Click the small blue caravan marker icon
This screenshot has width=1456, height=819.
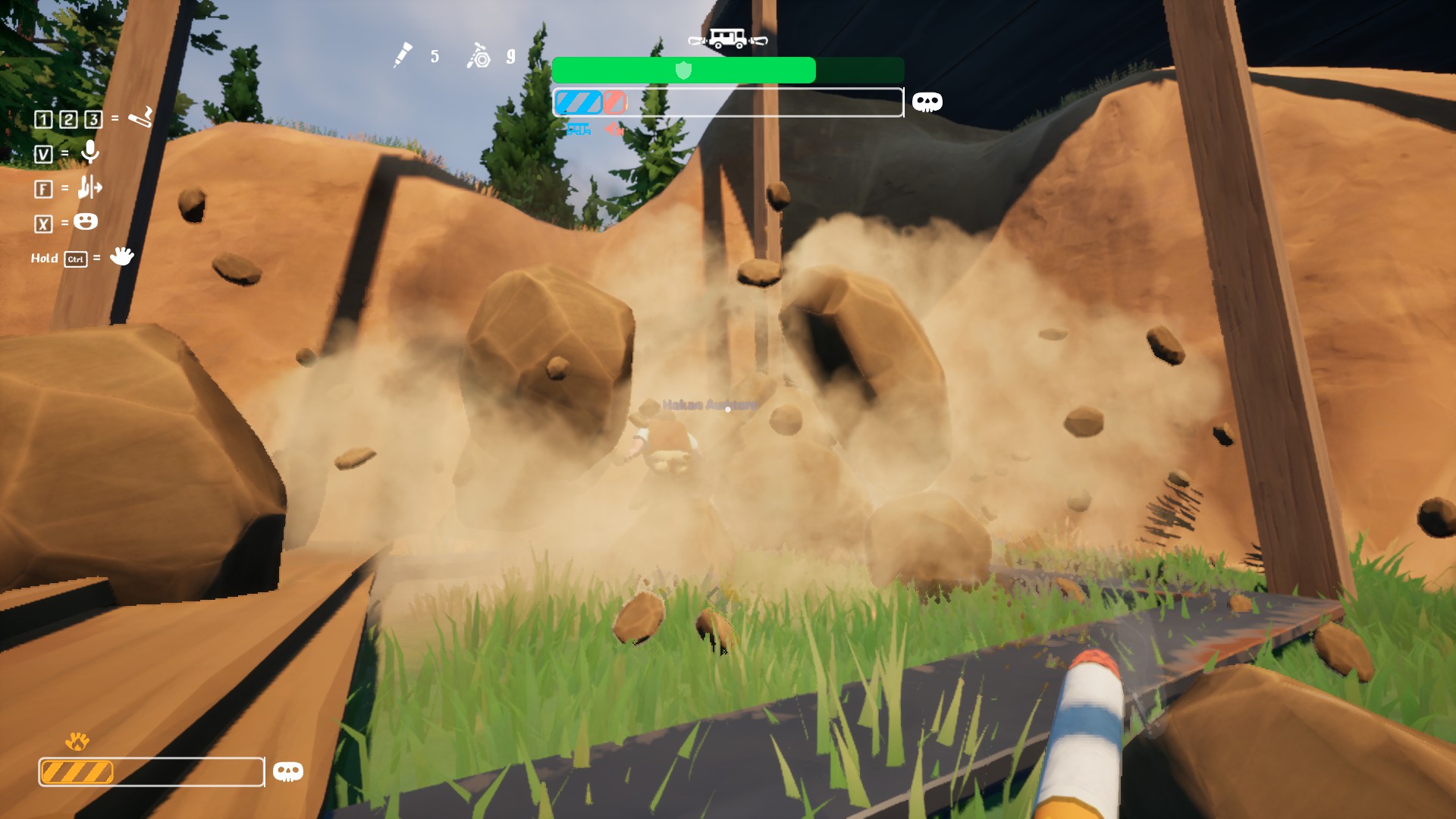pyautogui.click(x=579, y=130)
